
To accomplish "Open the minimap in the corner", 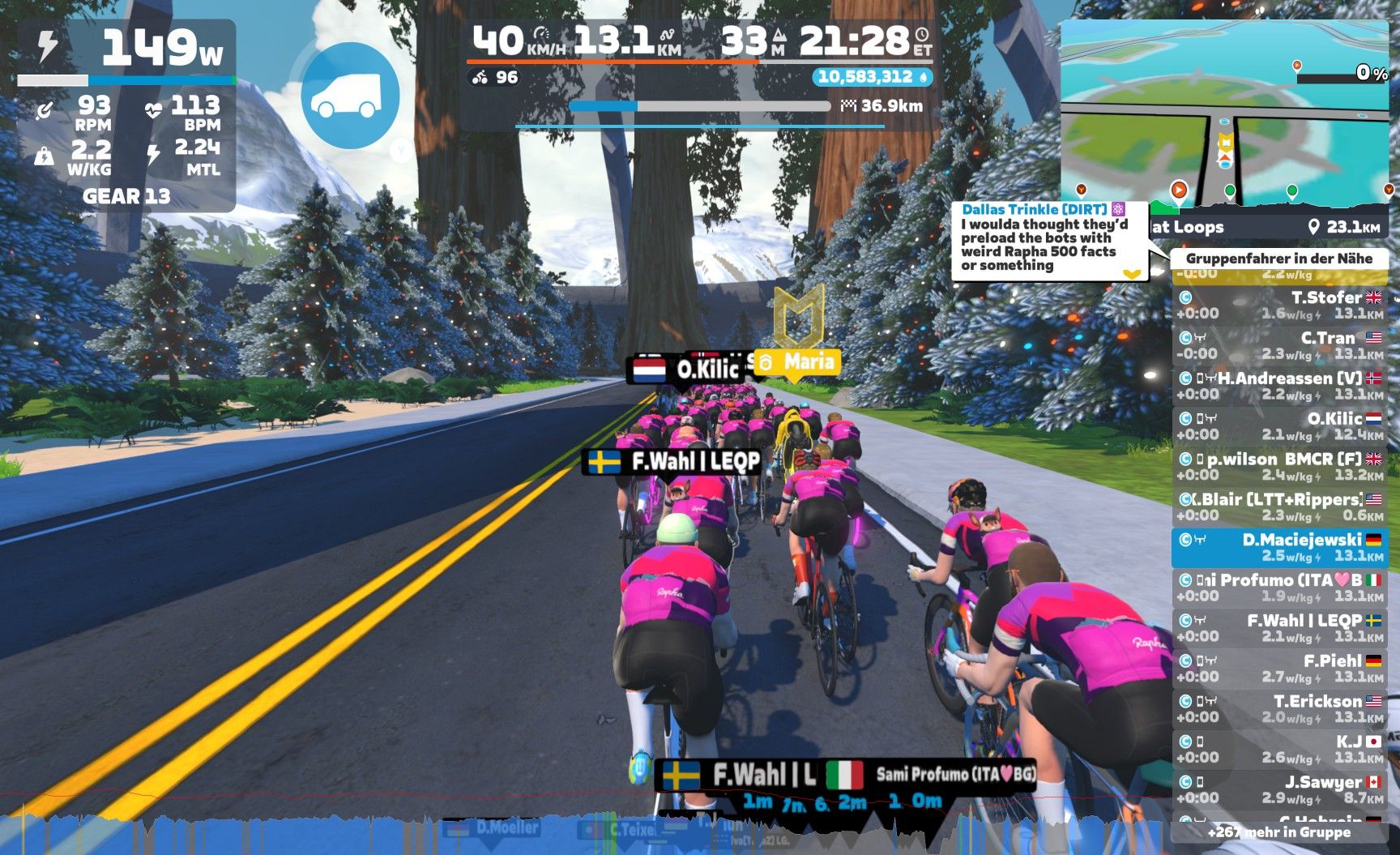I will (x=1223, y=112).
